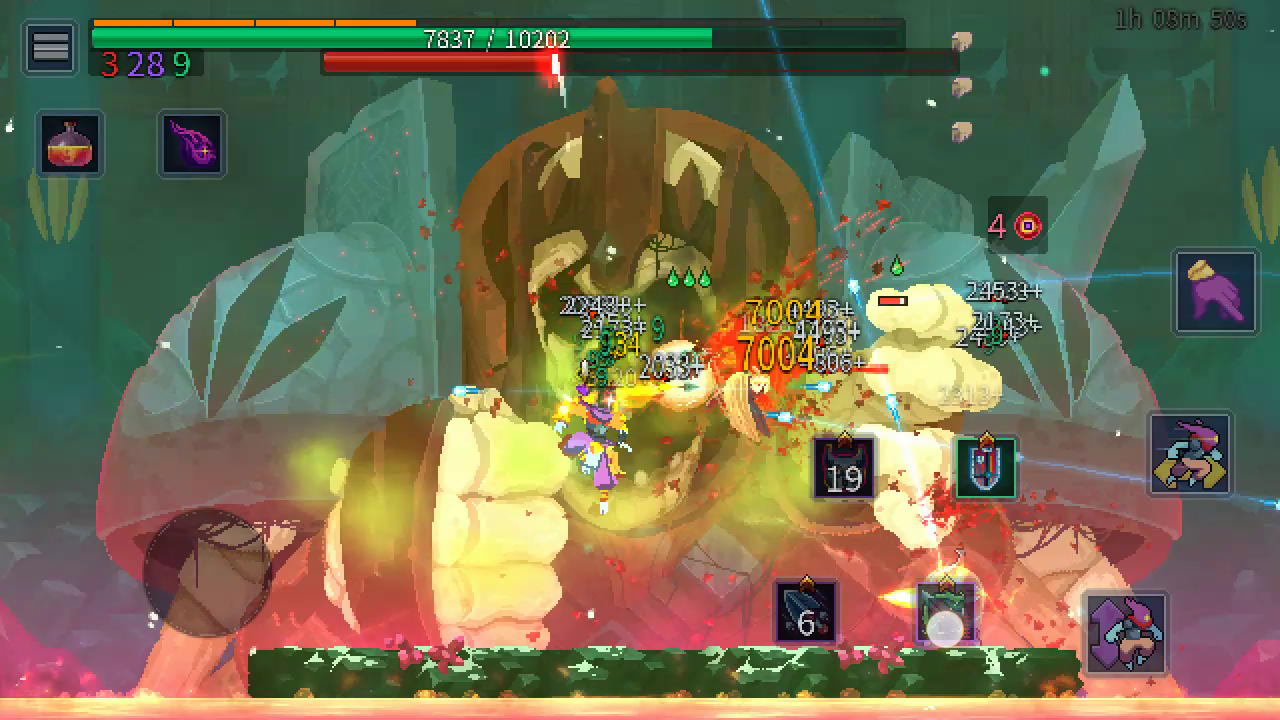Use the shield weapon slot
This screenshot has height=720, width=1280.
986,467
